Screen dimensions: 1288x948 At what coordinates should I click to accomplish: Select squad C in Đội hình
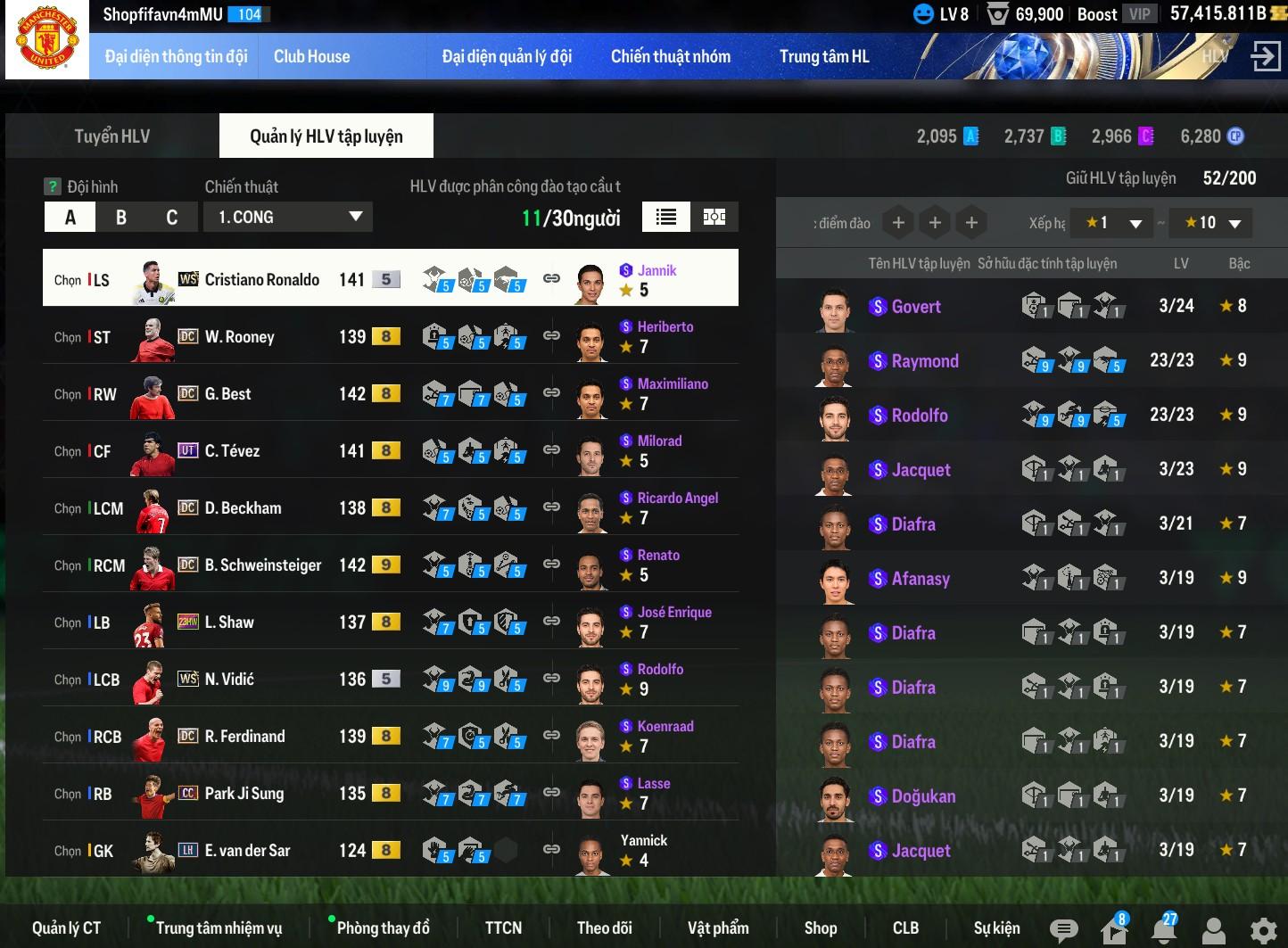(172, 218)
